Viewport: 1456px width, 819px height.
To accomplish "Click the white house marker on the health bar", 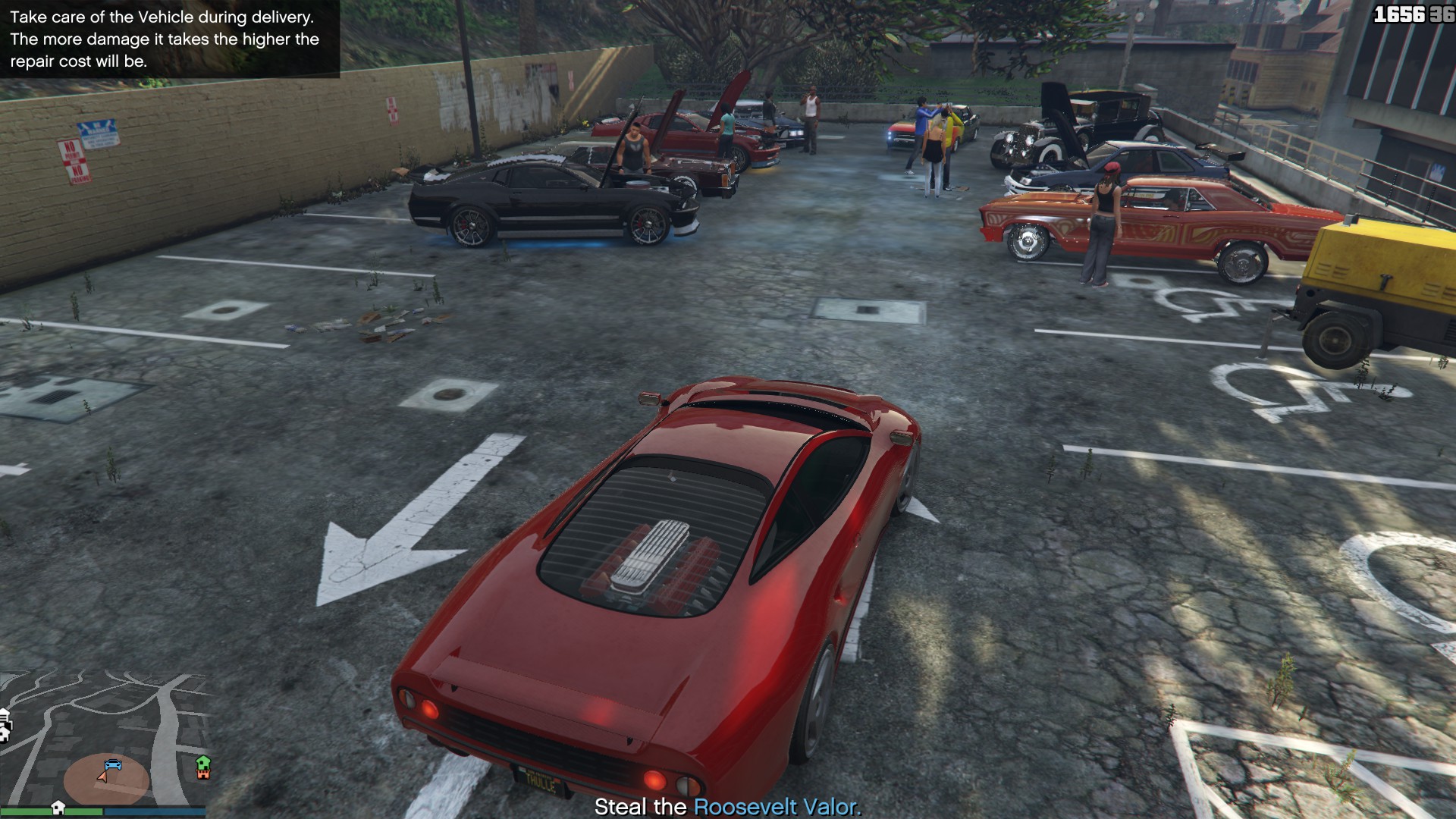I will coord(59,808).
